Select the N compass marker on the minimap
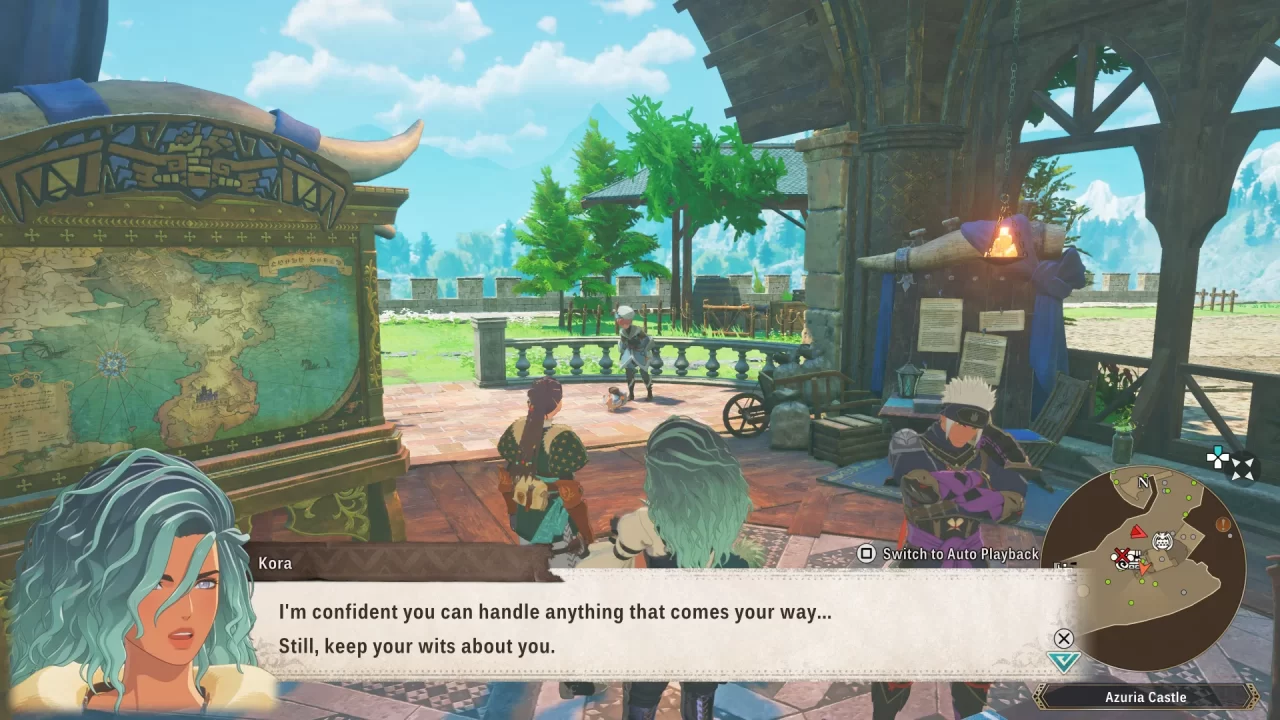Viewport: 1280px width, 720px height. 1142,482
